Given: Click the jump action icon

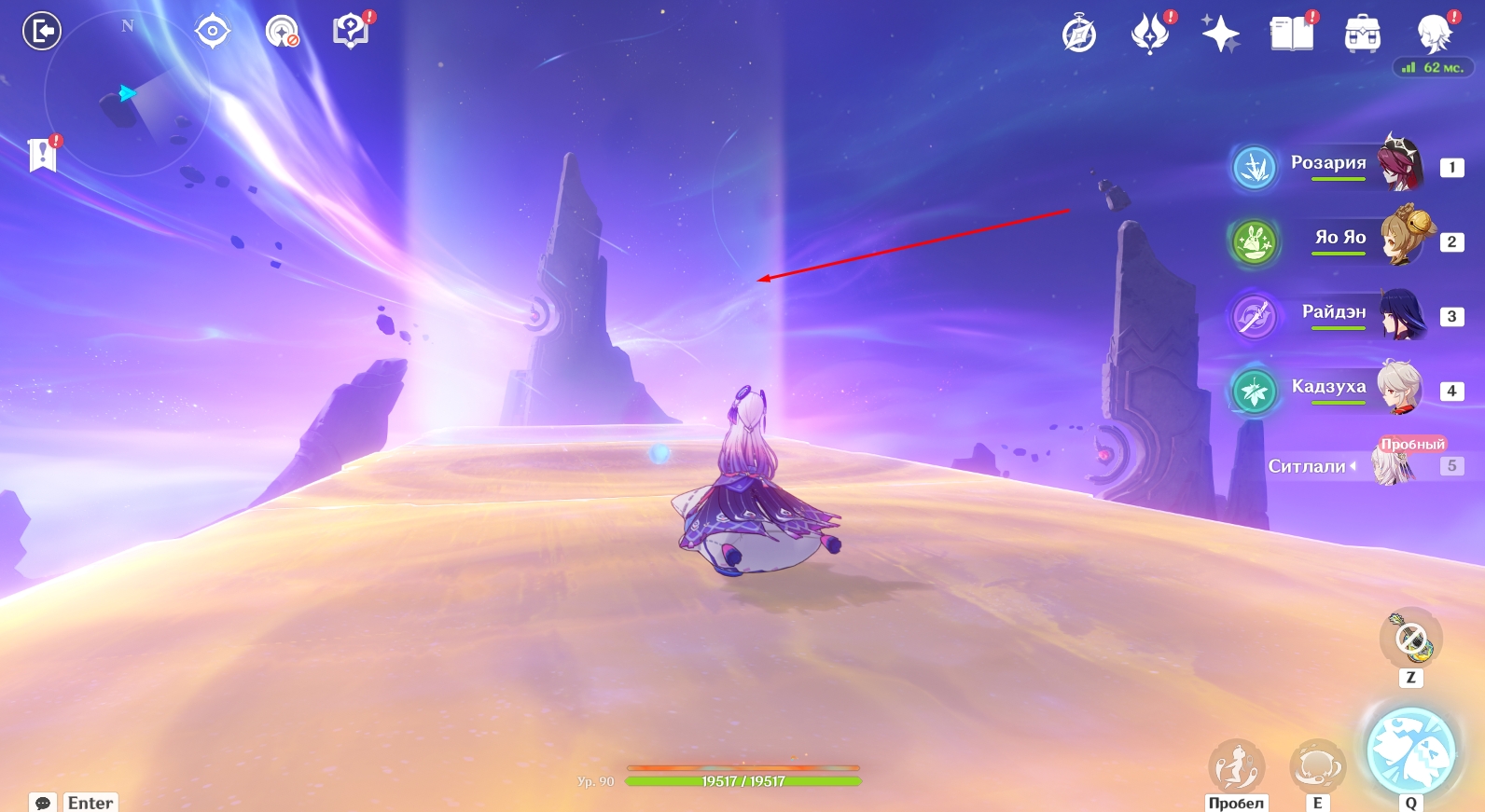Looking at the screenshot, I should pyautogui.click(x=1236, y=766).
